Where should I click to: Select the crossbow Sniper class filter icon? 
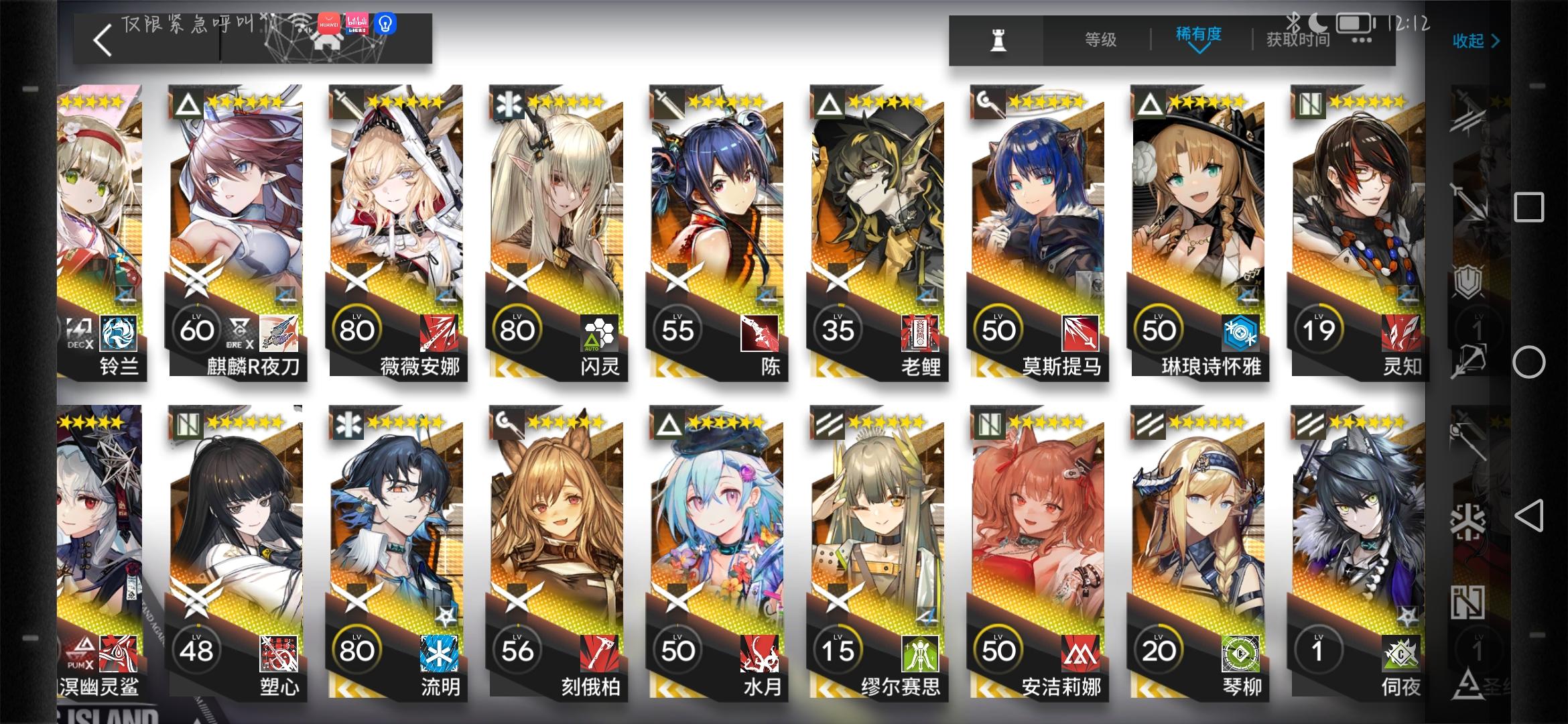pyautogui.click(x=1470, y=359)
